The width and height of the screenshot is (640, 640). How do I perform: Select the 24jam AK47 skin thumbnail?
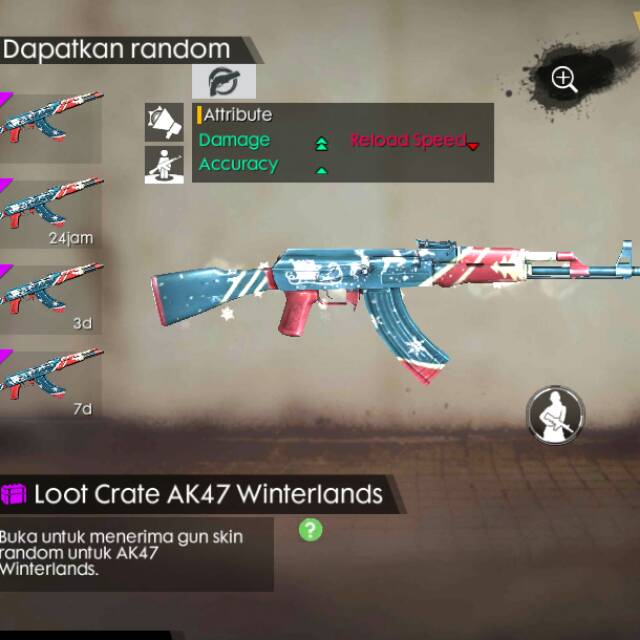coord(50,212)
